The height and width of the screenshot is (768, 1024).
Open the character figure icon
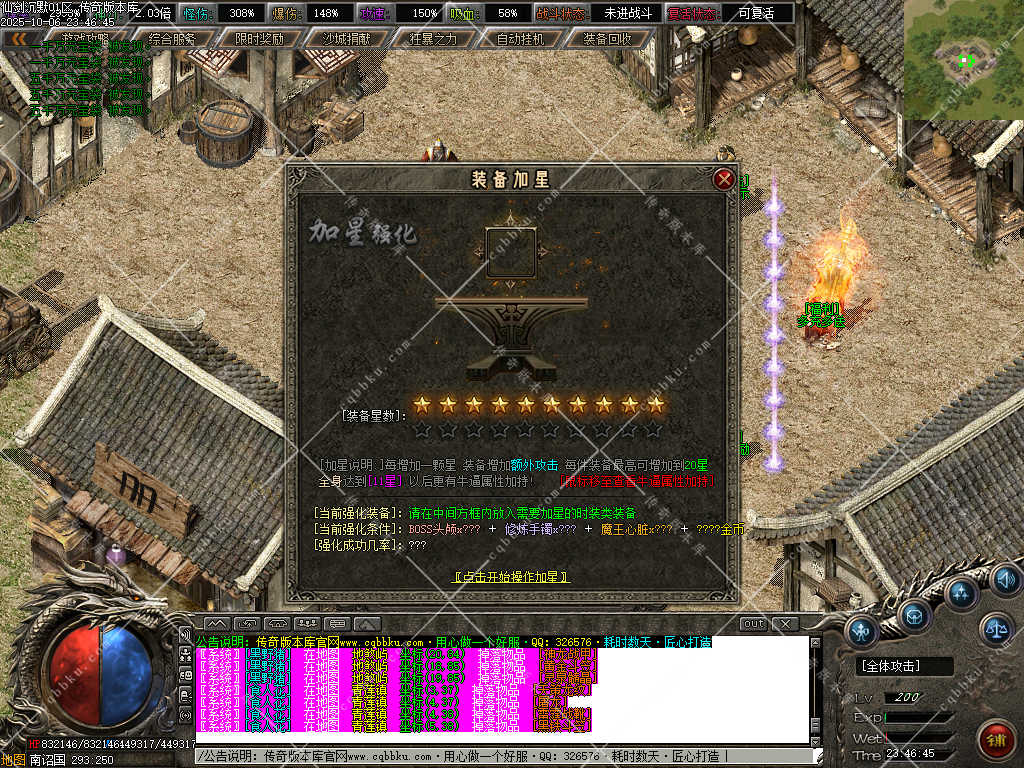pos(862,630)
